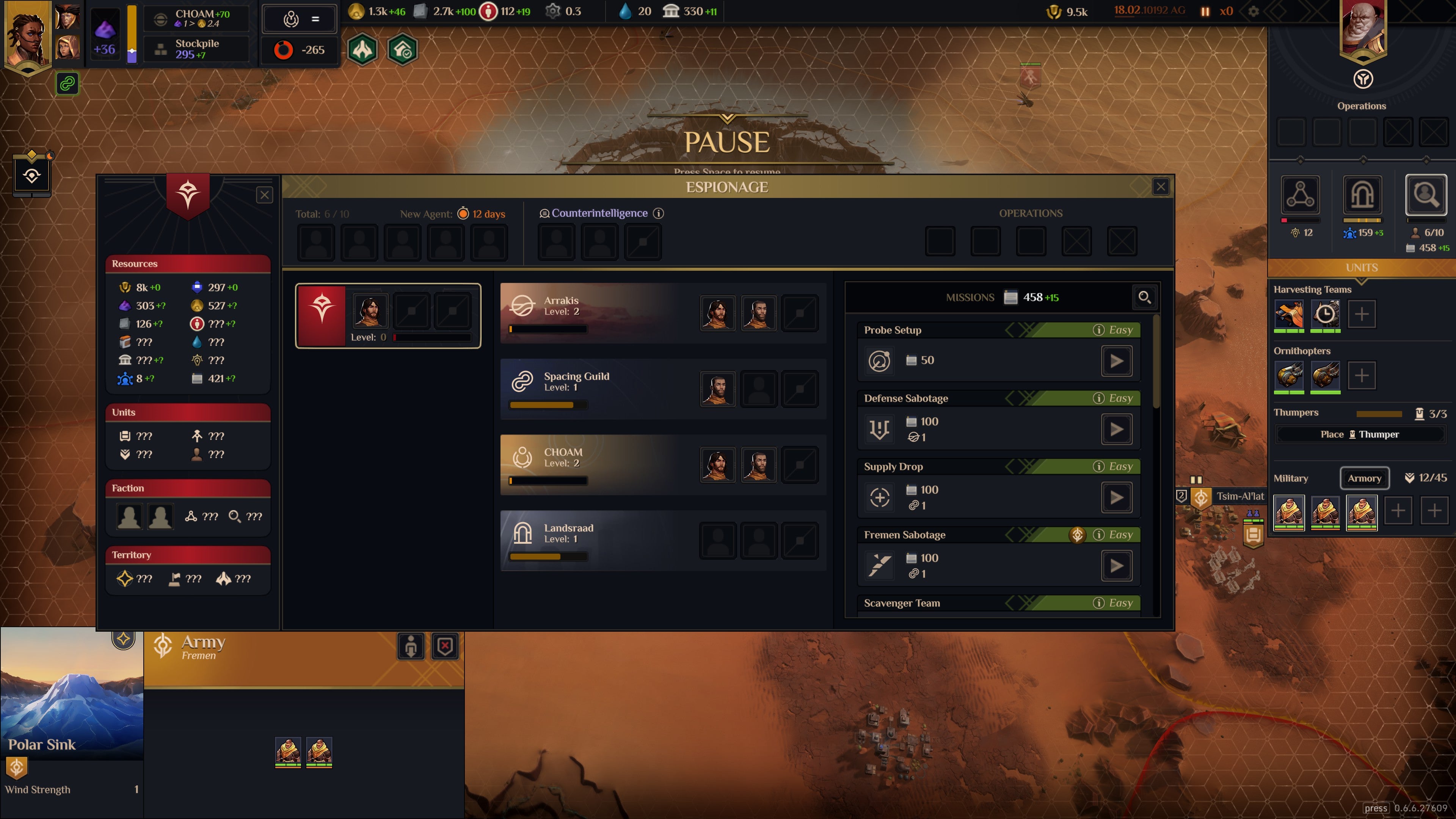Click the Fremen Sabotage mission icon
Screen dimensions: 1456x819
coord(880,565)
